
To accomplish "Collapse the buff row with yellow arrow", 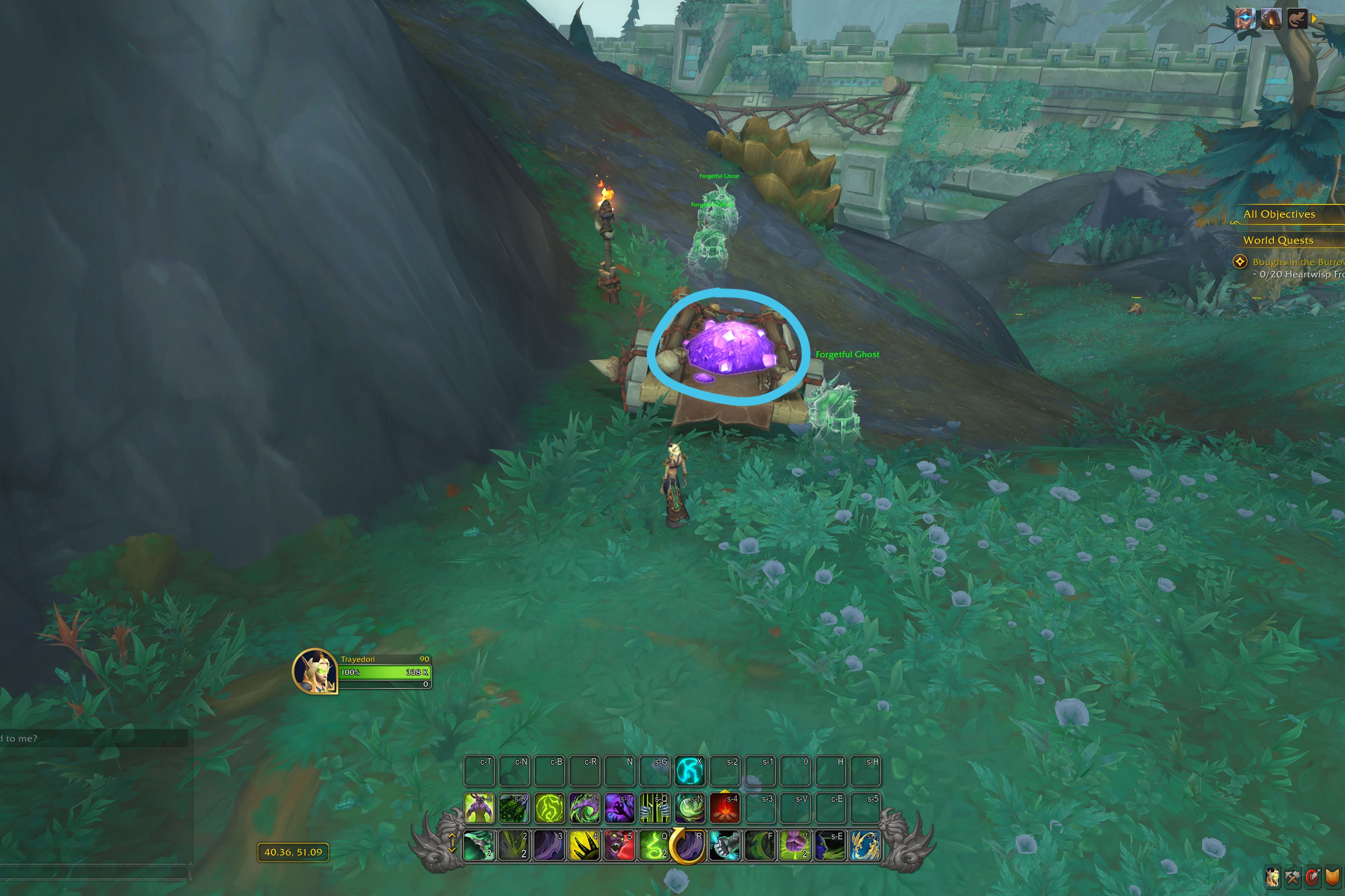I will pos(1314,19).
